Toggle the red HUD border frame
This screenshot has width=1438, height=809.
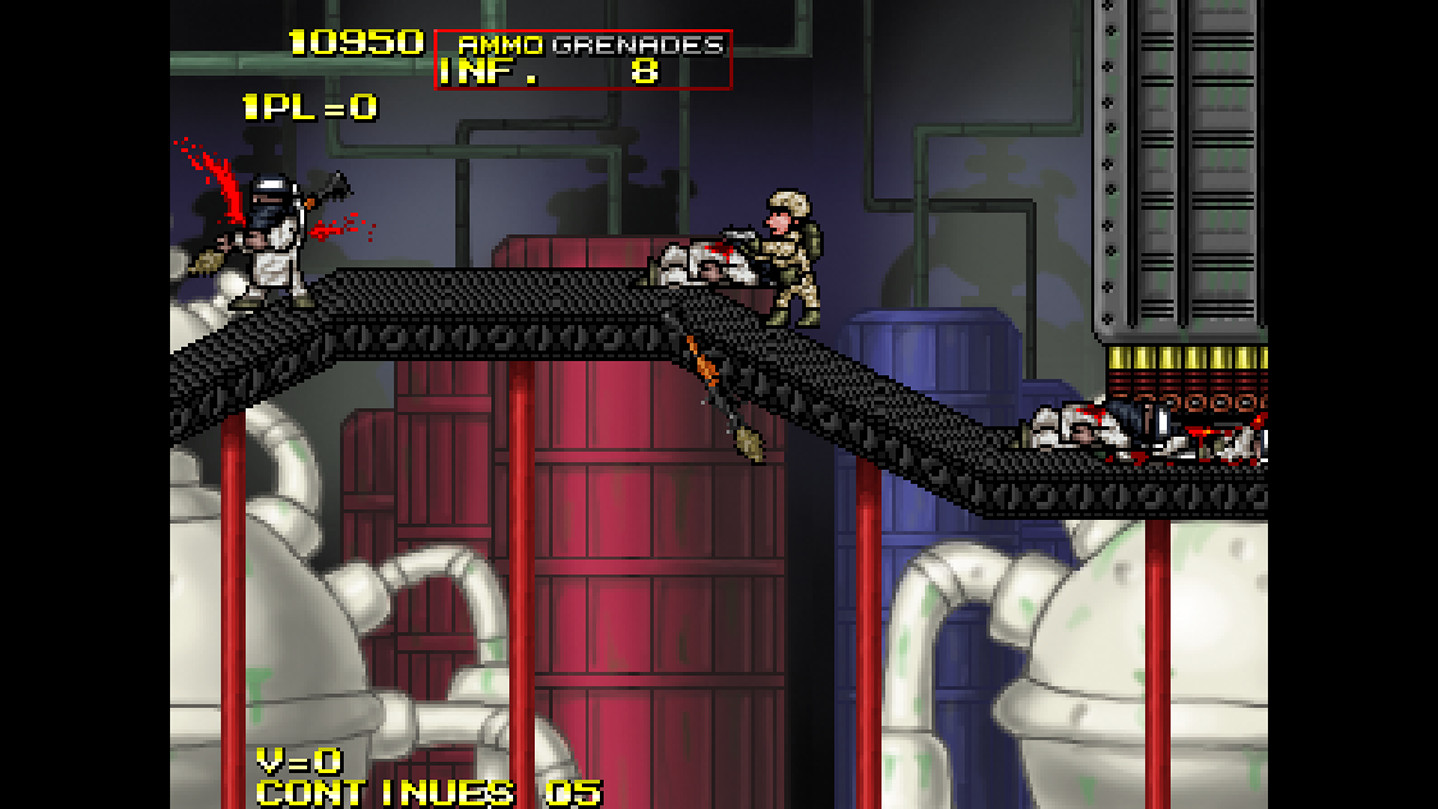point(584,30)
